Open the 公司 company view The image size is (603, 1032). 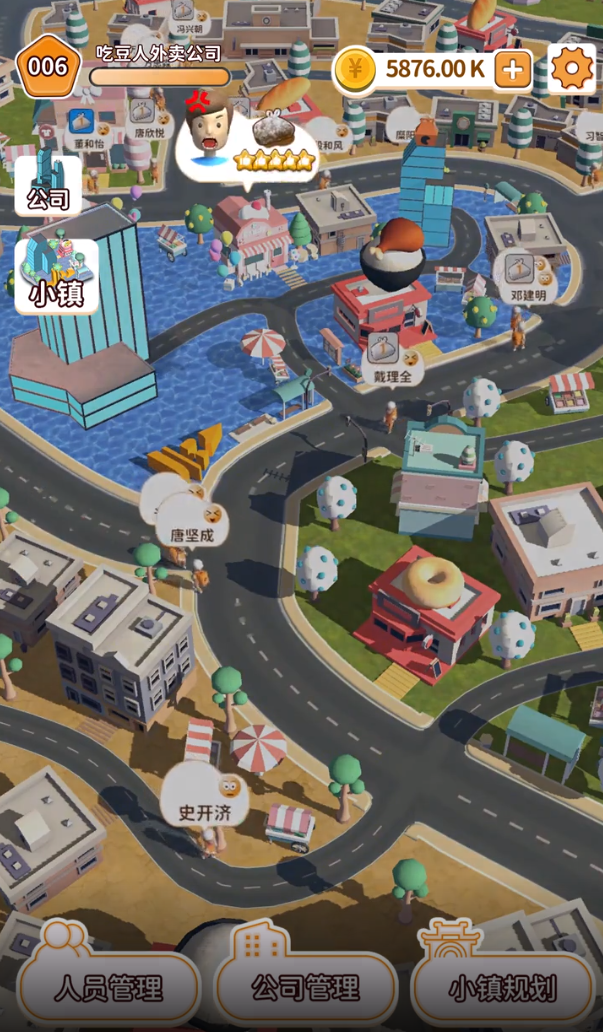coord(48,185)
